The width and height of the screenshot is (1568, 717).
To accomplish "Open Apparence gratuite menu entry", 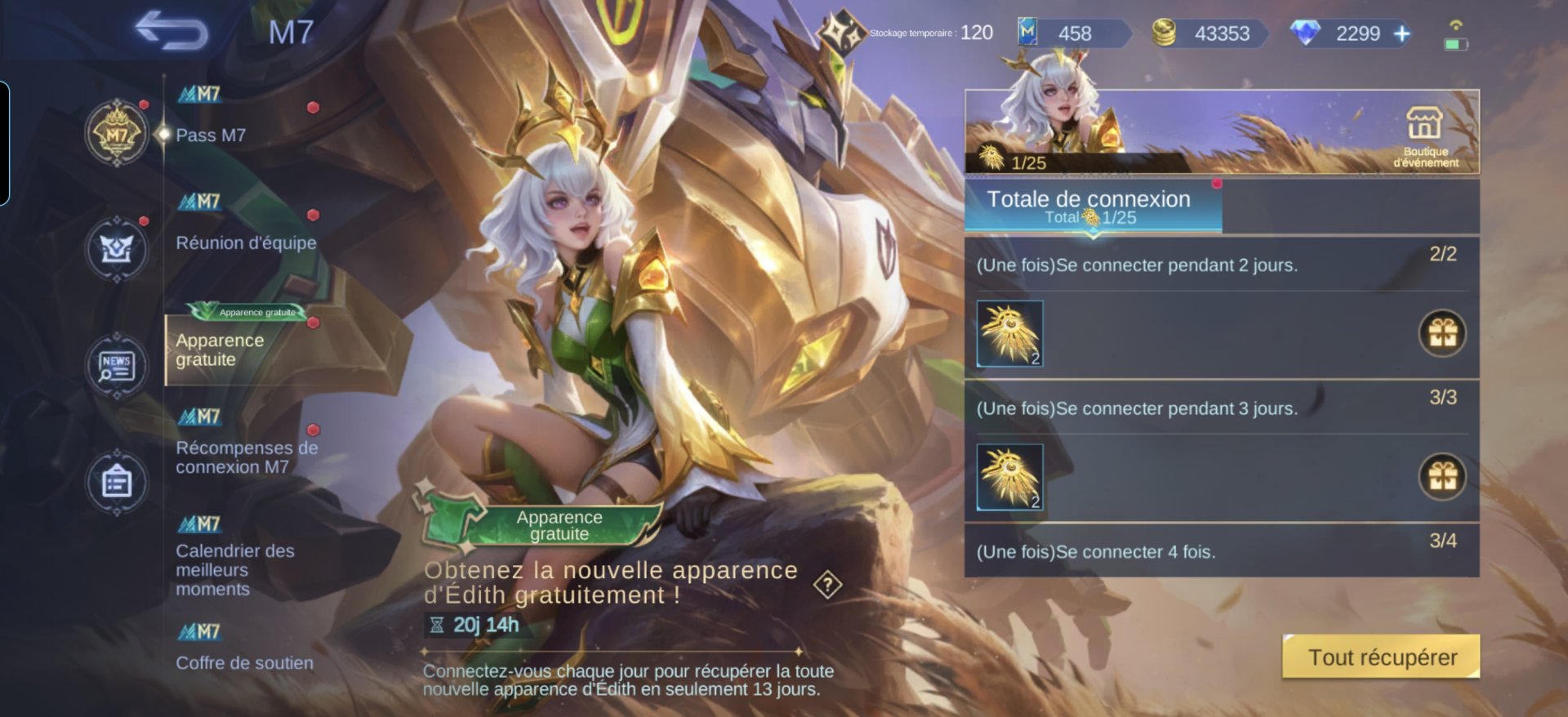I will click(x=220, y=350).
